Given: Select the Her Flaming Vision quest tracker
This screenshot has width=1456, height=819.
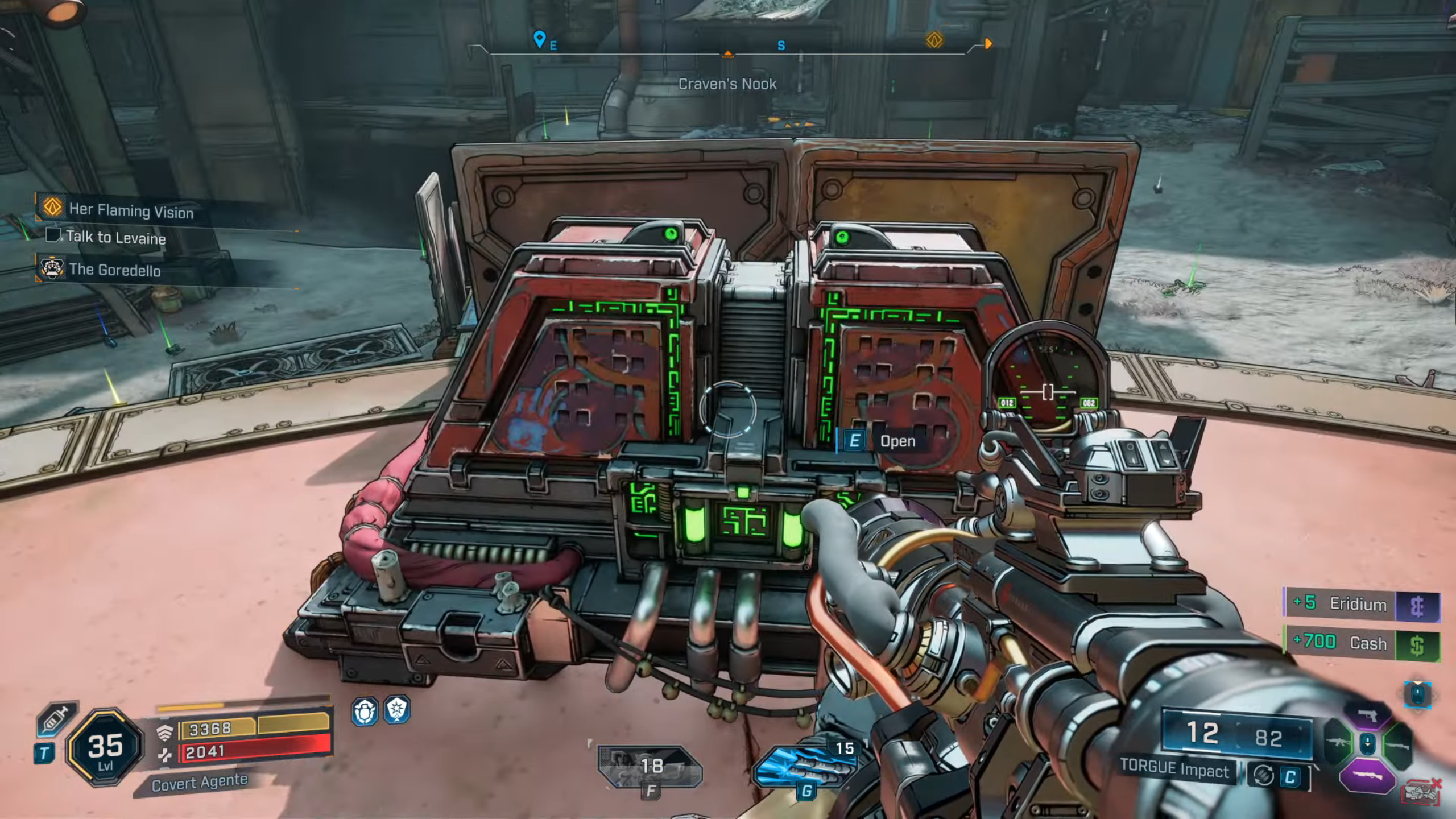Looking at the screenshot, I should coord(131,210).
